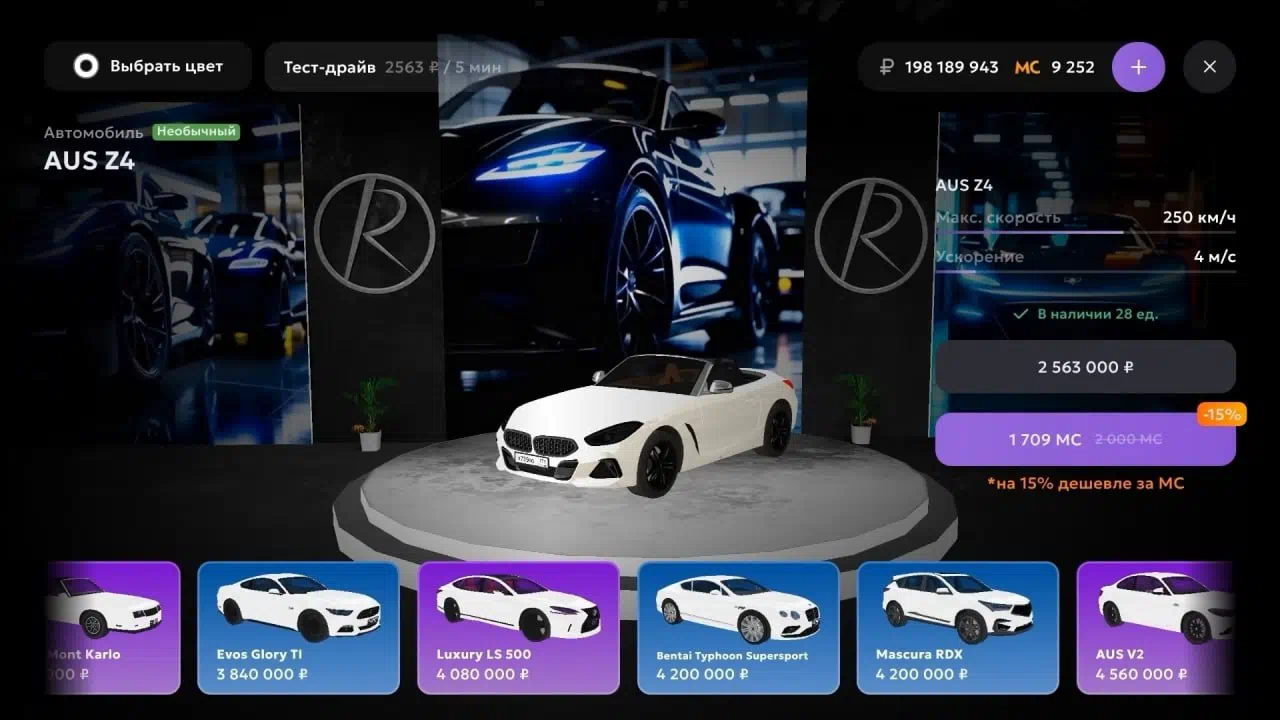Close the car dealership screen
1280x720 pixels.
(1209, 67)
